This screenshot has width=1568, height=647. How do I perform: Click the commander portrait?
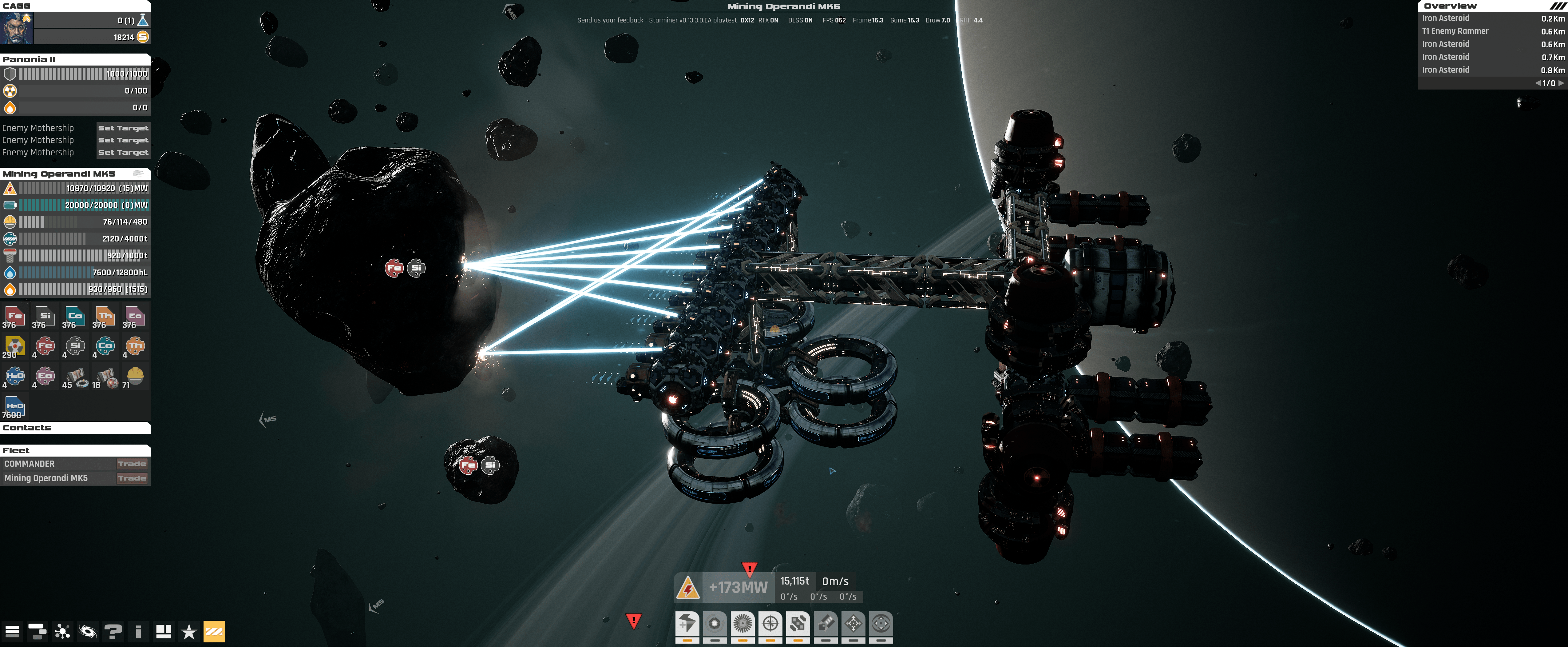tap(16, 28)
